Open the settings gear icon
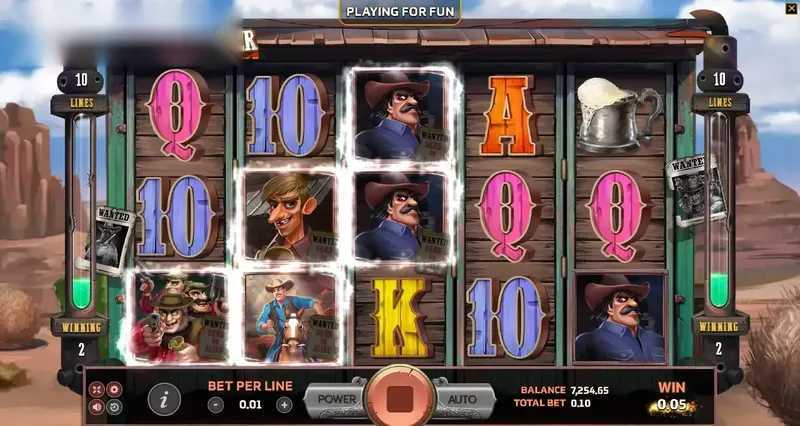800x426 pixels. coord(114,389)
